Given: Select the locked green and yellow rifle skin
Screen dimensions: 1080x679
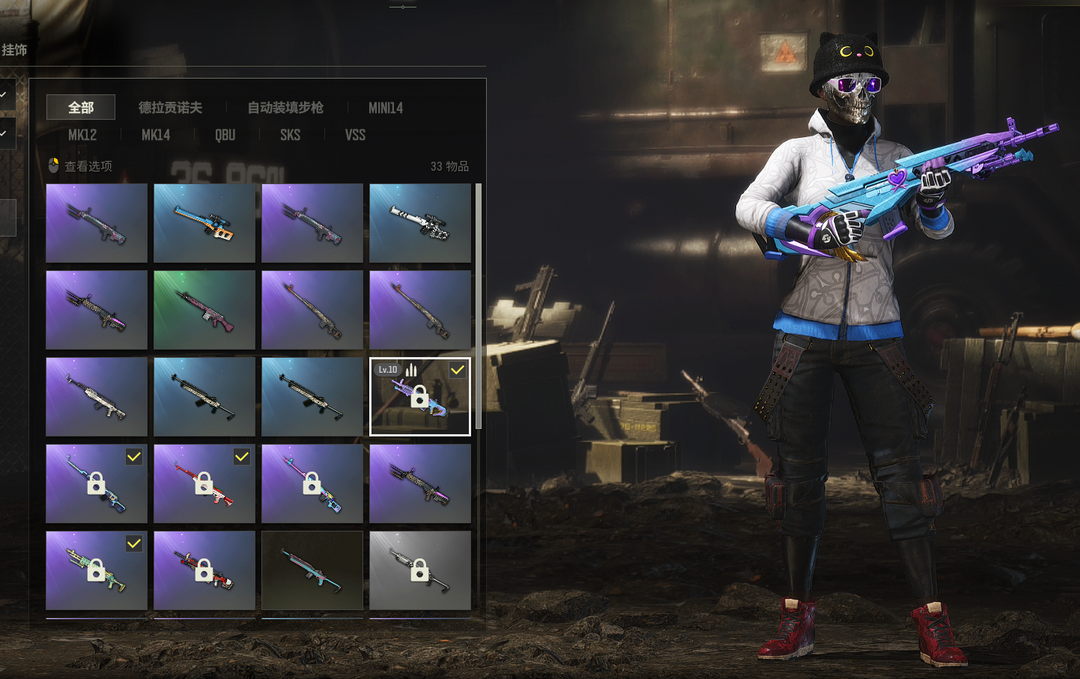Looking at the screenshot, I should [96, 570].
